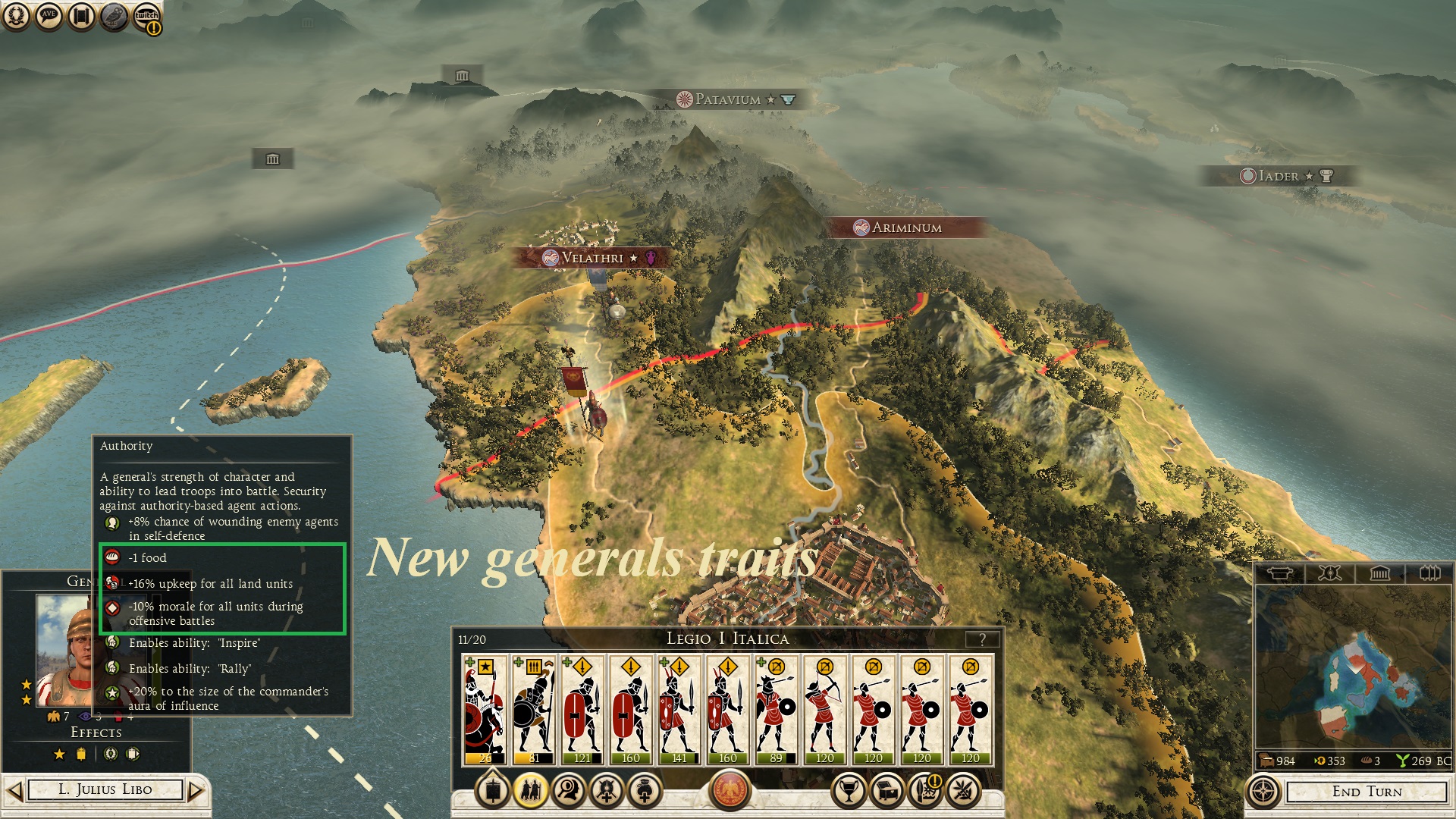The image size is (1456, 819).
Task: Select the spearman unit card with 81 men
Action: [534, 710]
